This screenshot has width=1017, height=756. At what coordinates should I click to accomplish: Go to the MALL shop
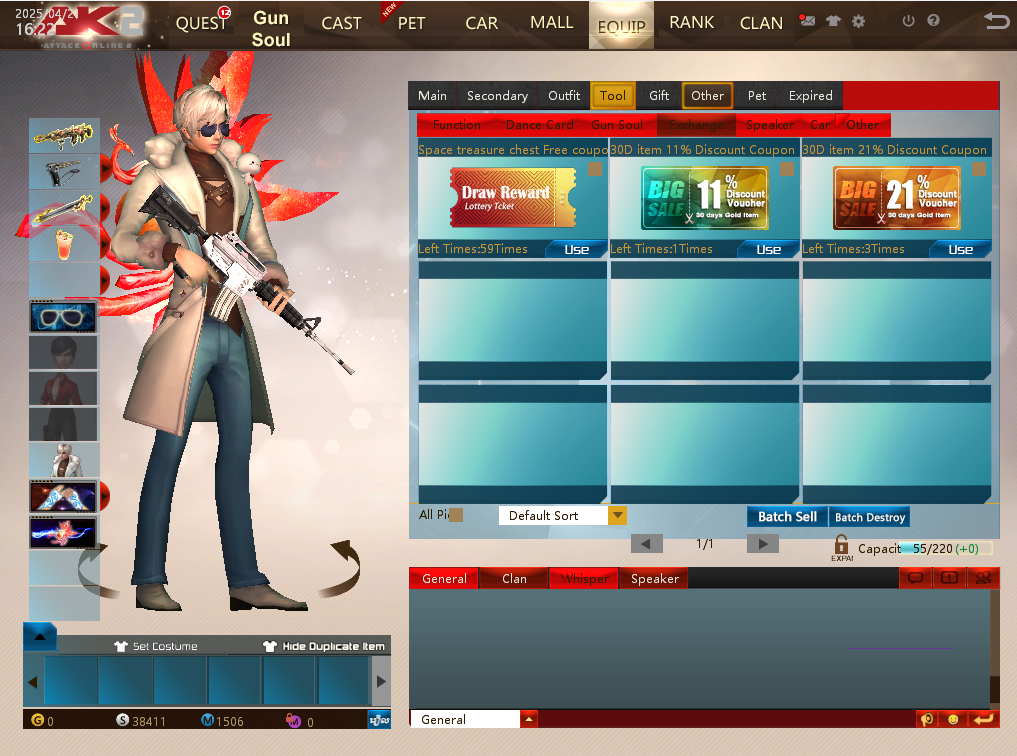click(552, 22)
